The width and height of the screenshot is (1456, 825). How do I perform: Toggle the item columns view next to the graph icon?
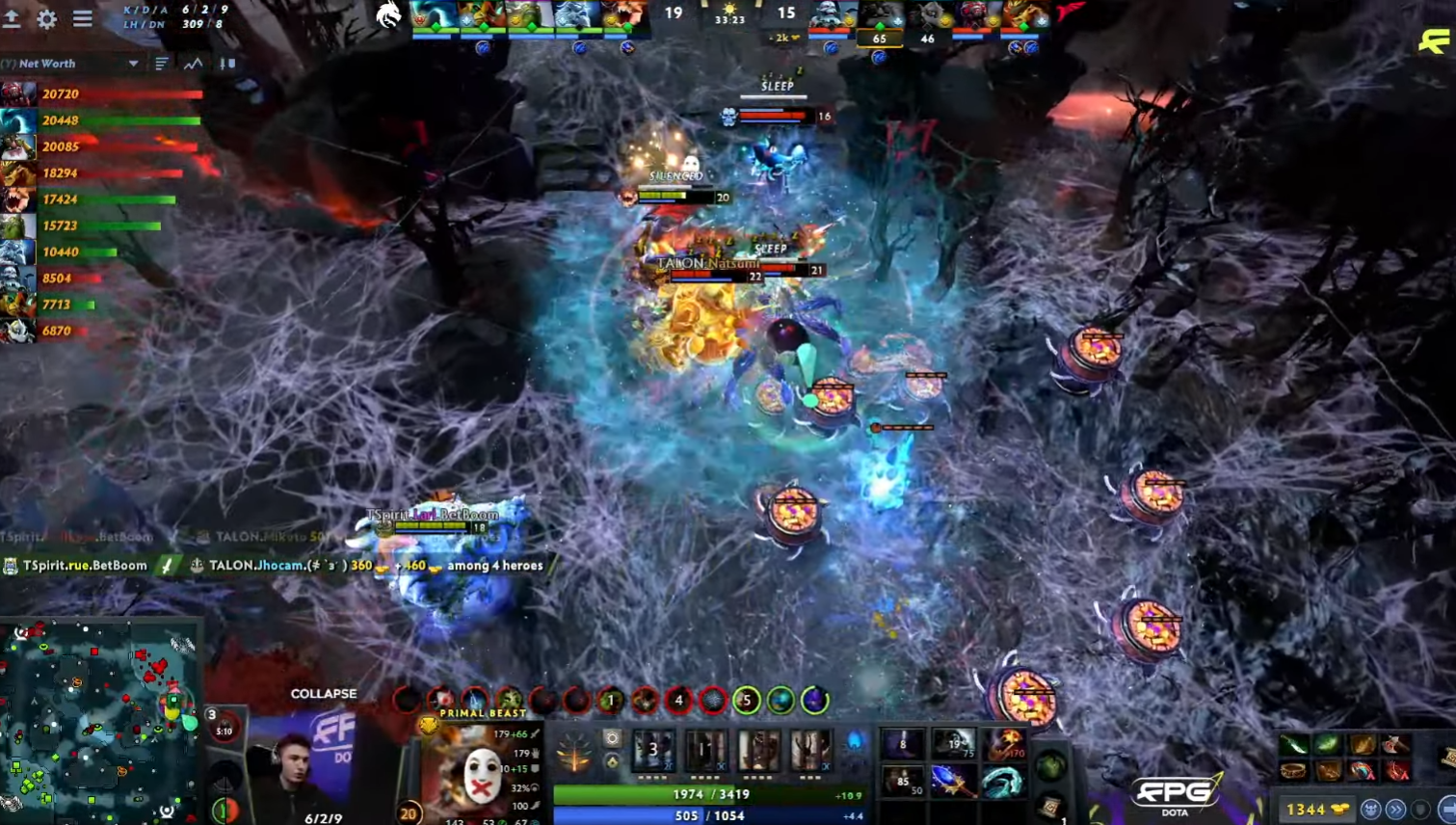[227, 64]
